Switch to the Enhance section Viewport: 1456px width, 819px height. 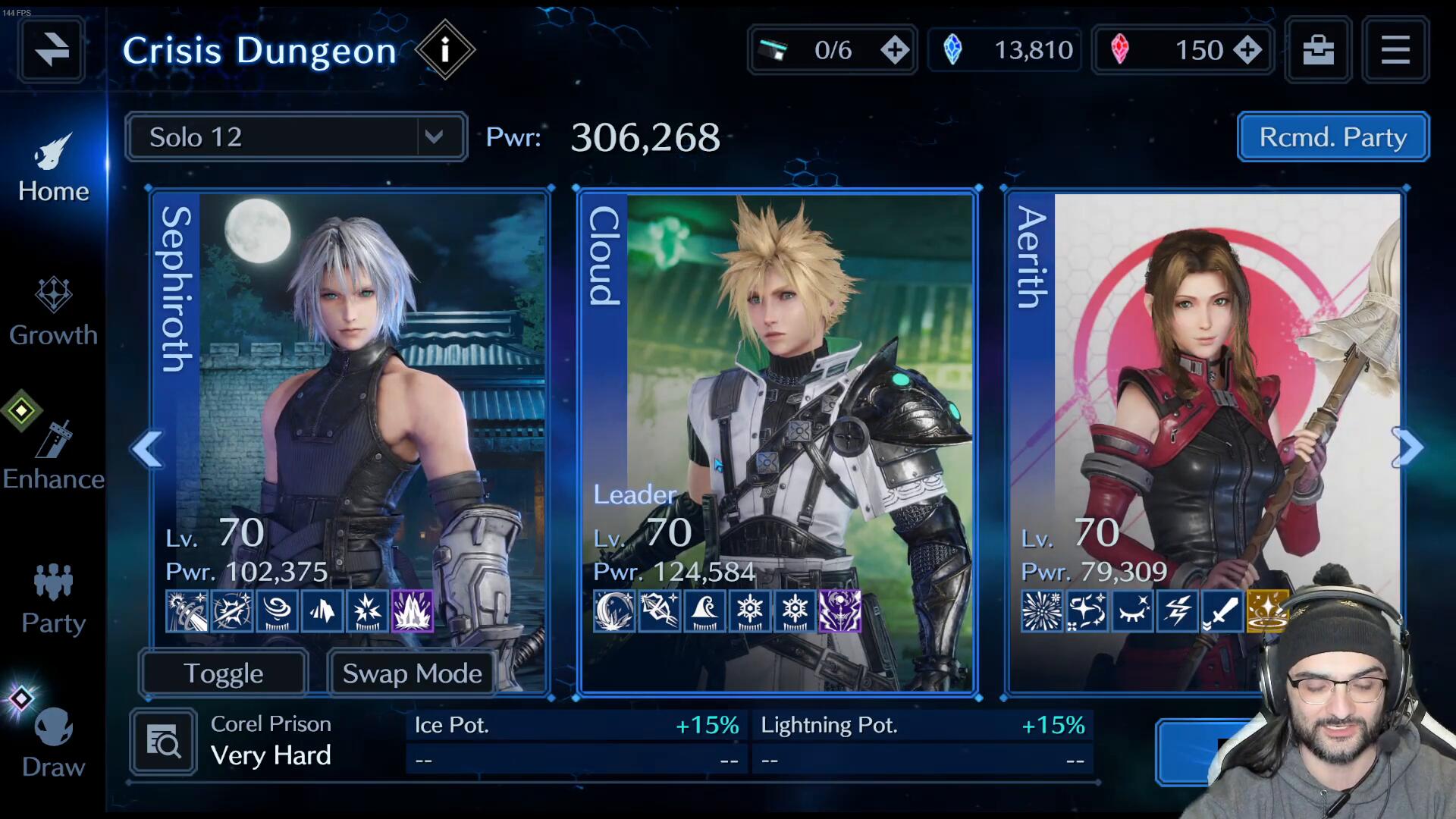tap(53, 457)
